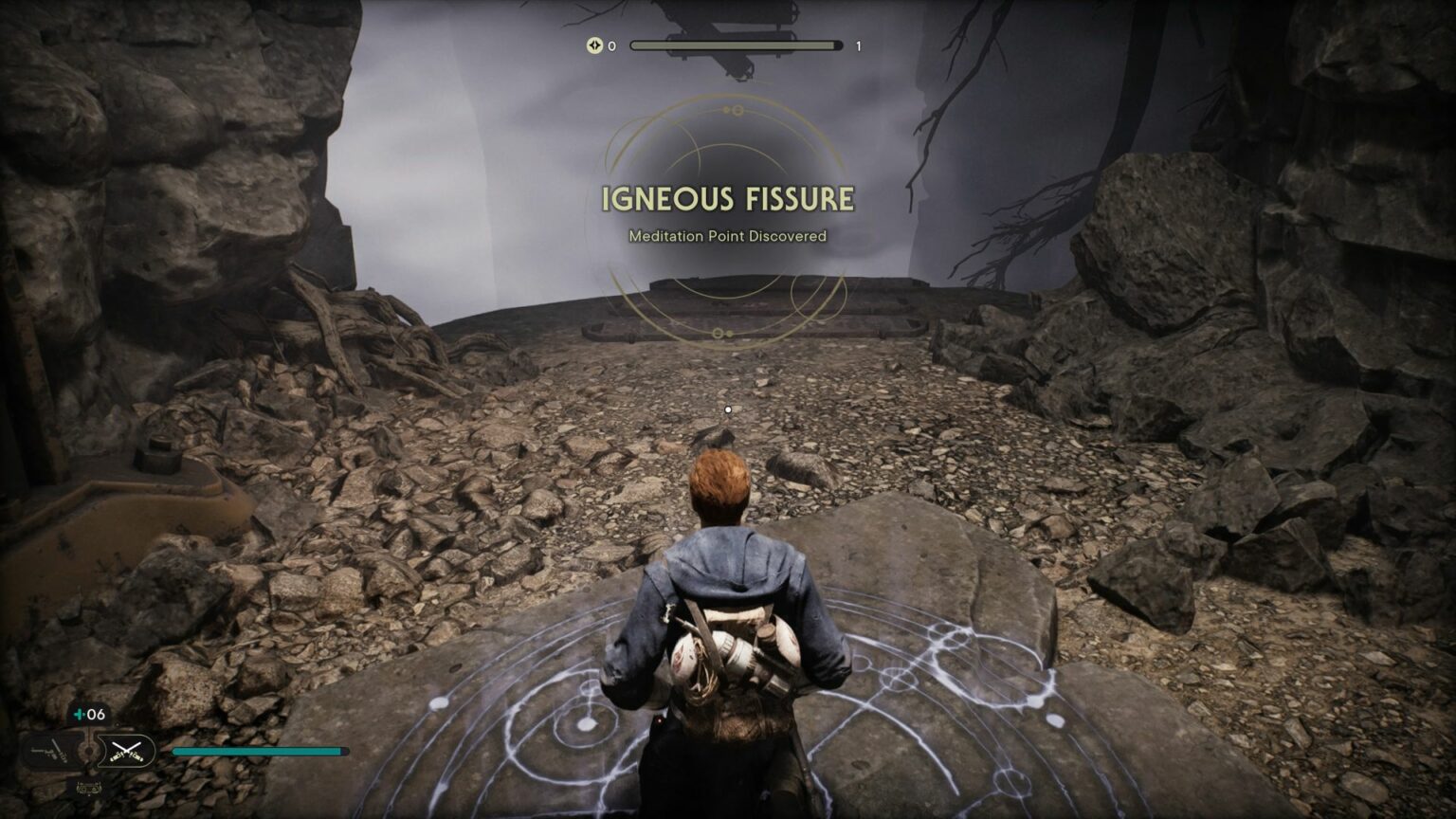Click the crosshair reticle dot mid-screen

click(728, 409)
